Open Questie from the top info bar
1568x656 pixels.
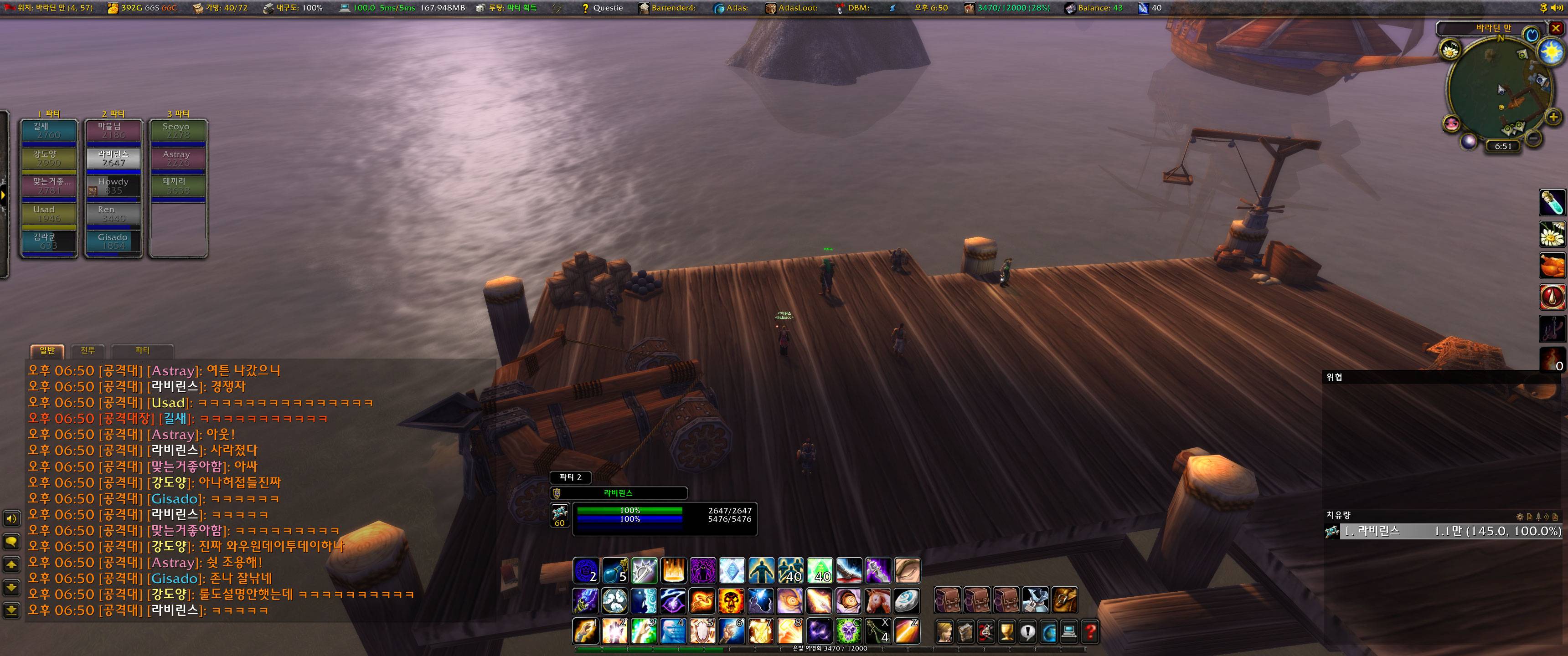(x=602, y=8)
